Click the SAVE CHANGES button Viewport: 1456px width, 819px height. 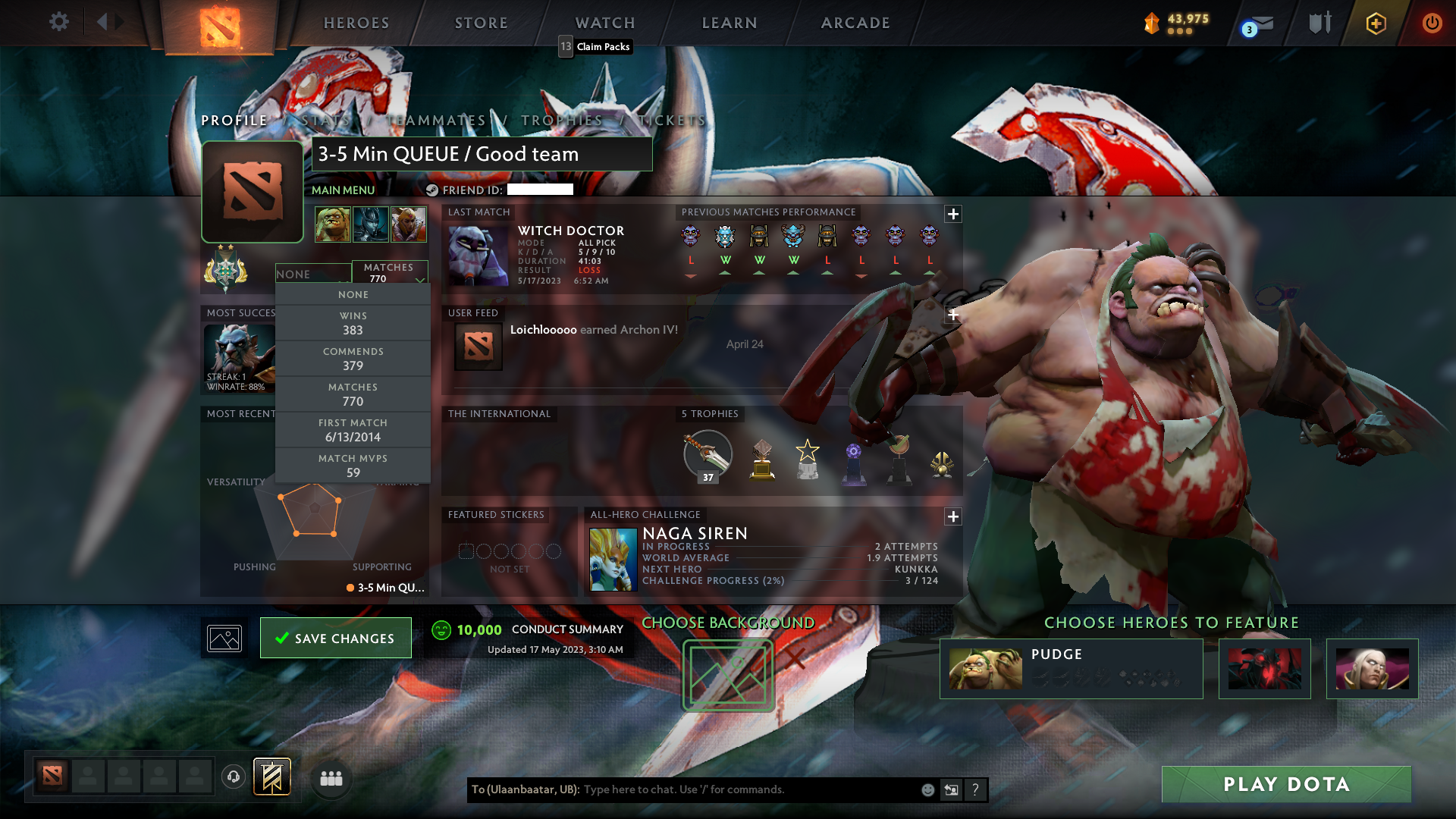(x=335, y=638)
